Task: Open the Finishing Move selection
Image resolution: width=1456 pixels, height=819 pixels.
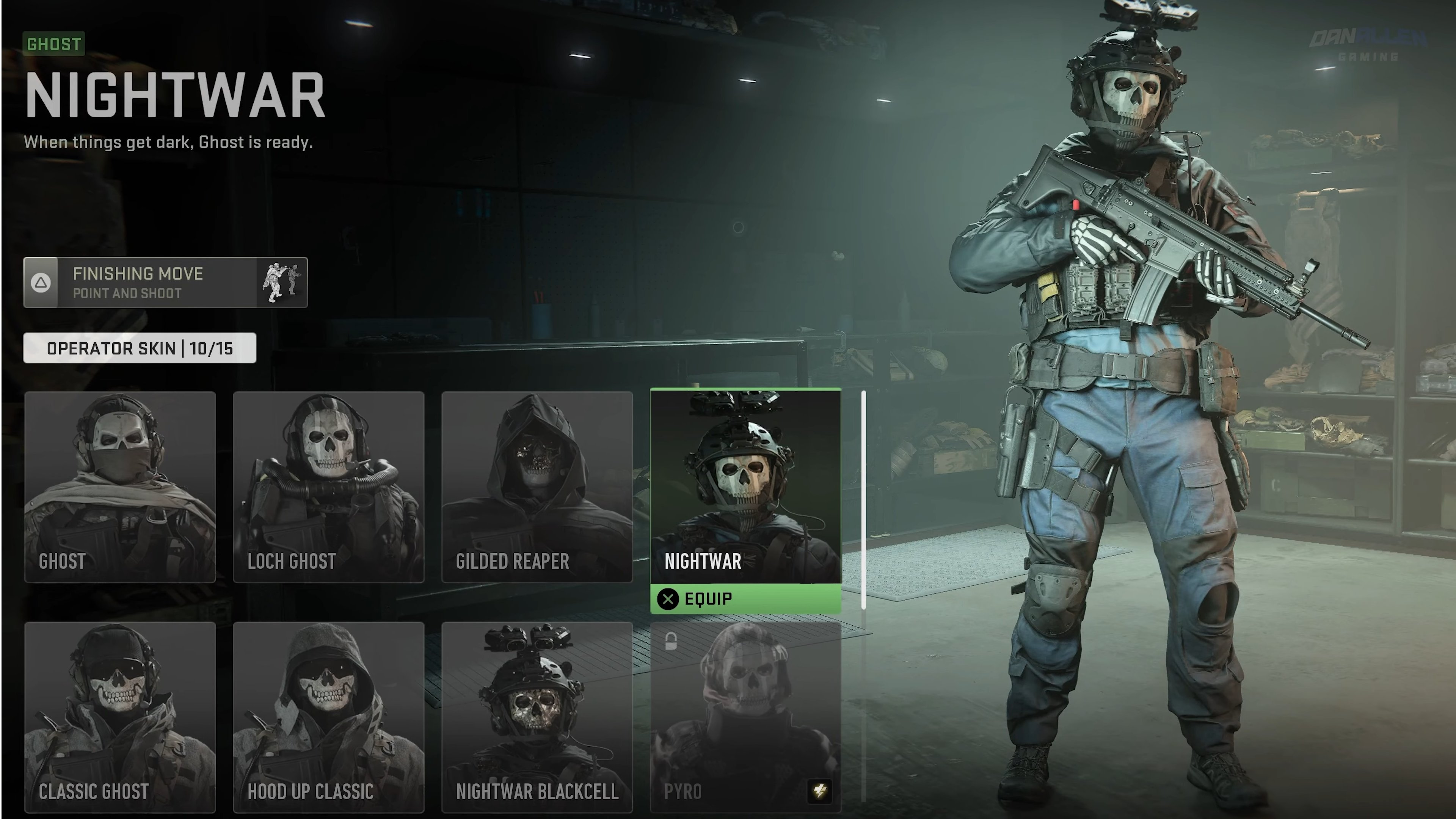Action: pos(165,282)
